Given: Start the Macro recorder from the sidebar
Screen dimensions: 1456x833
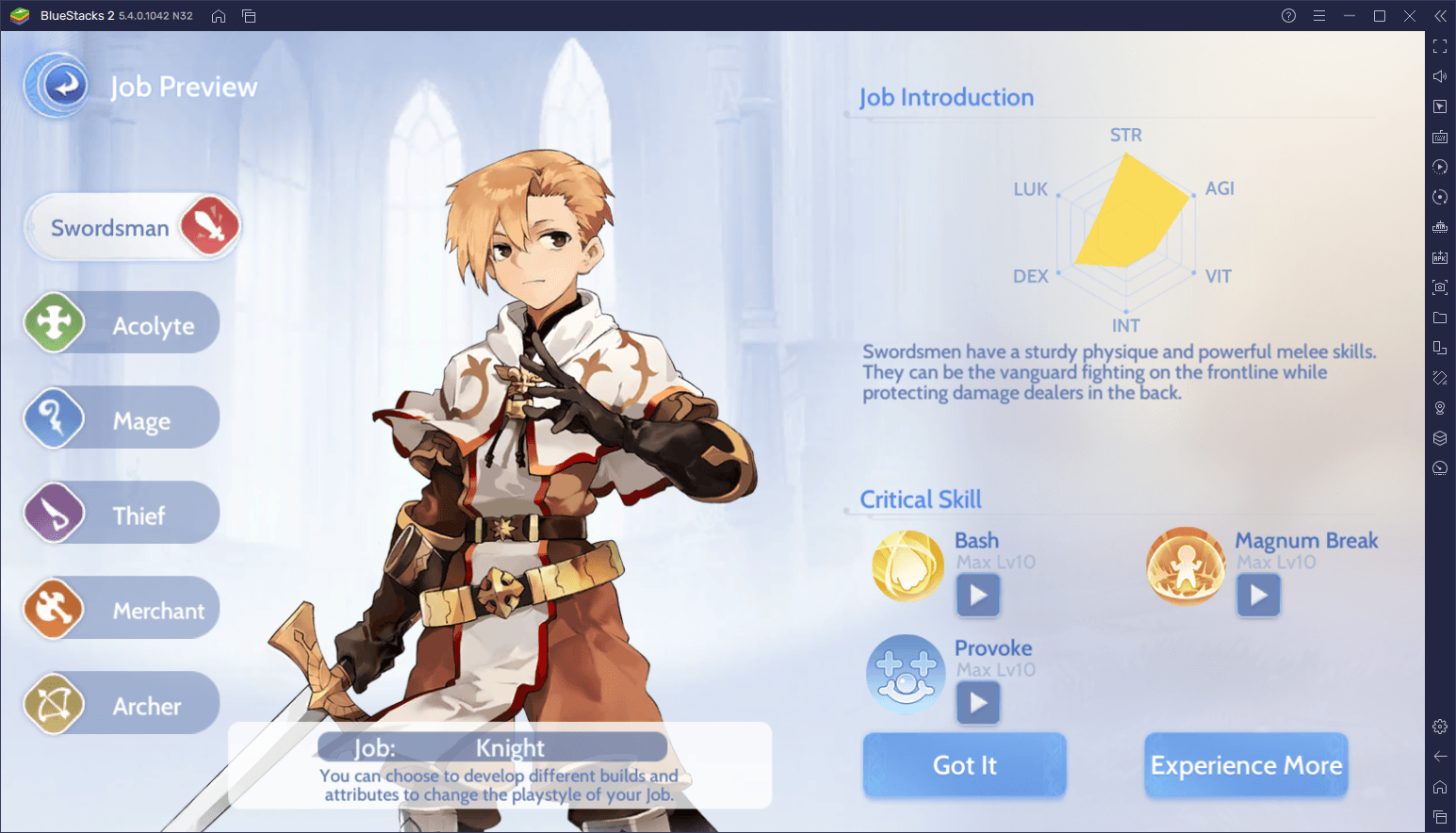Looking at the screenshot, I should pos(1440,167).
